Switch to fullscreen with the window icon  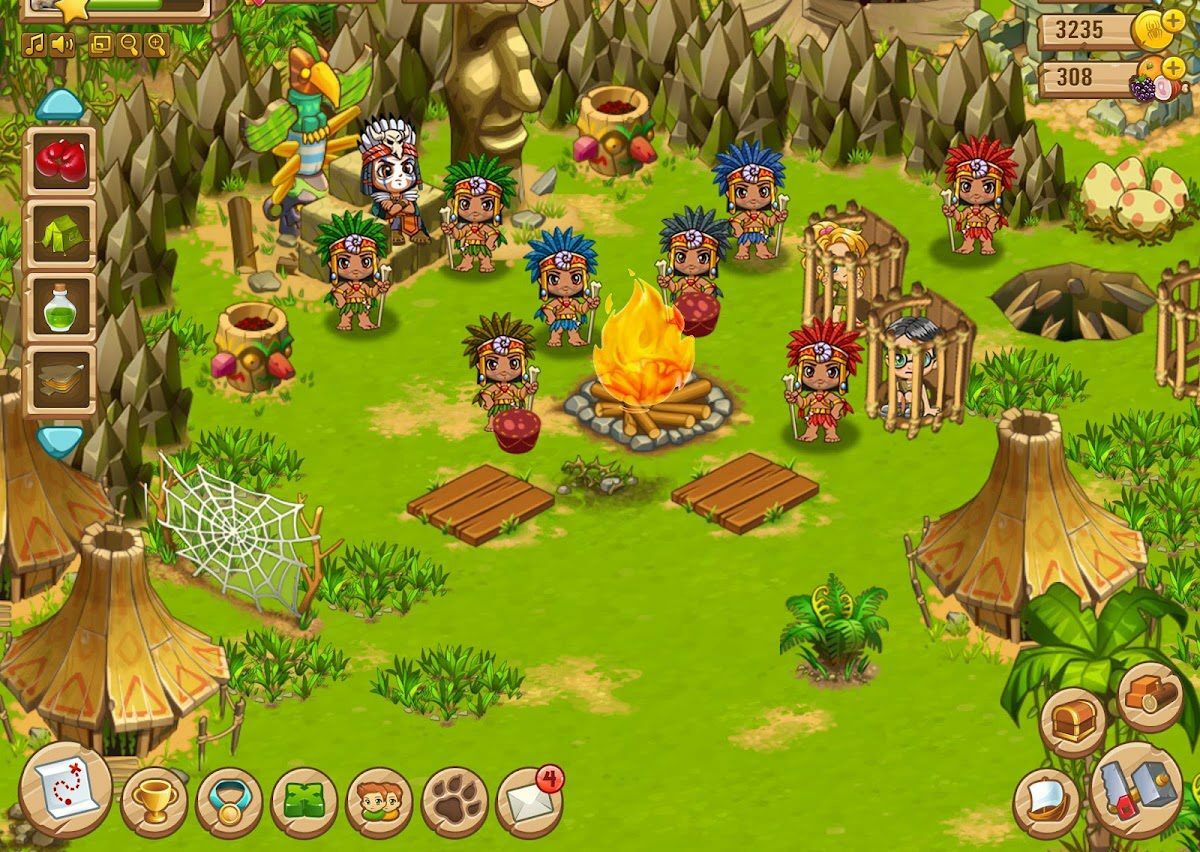pyautogui.click(x=101, y=44)
